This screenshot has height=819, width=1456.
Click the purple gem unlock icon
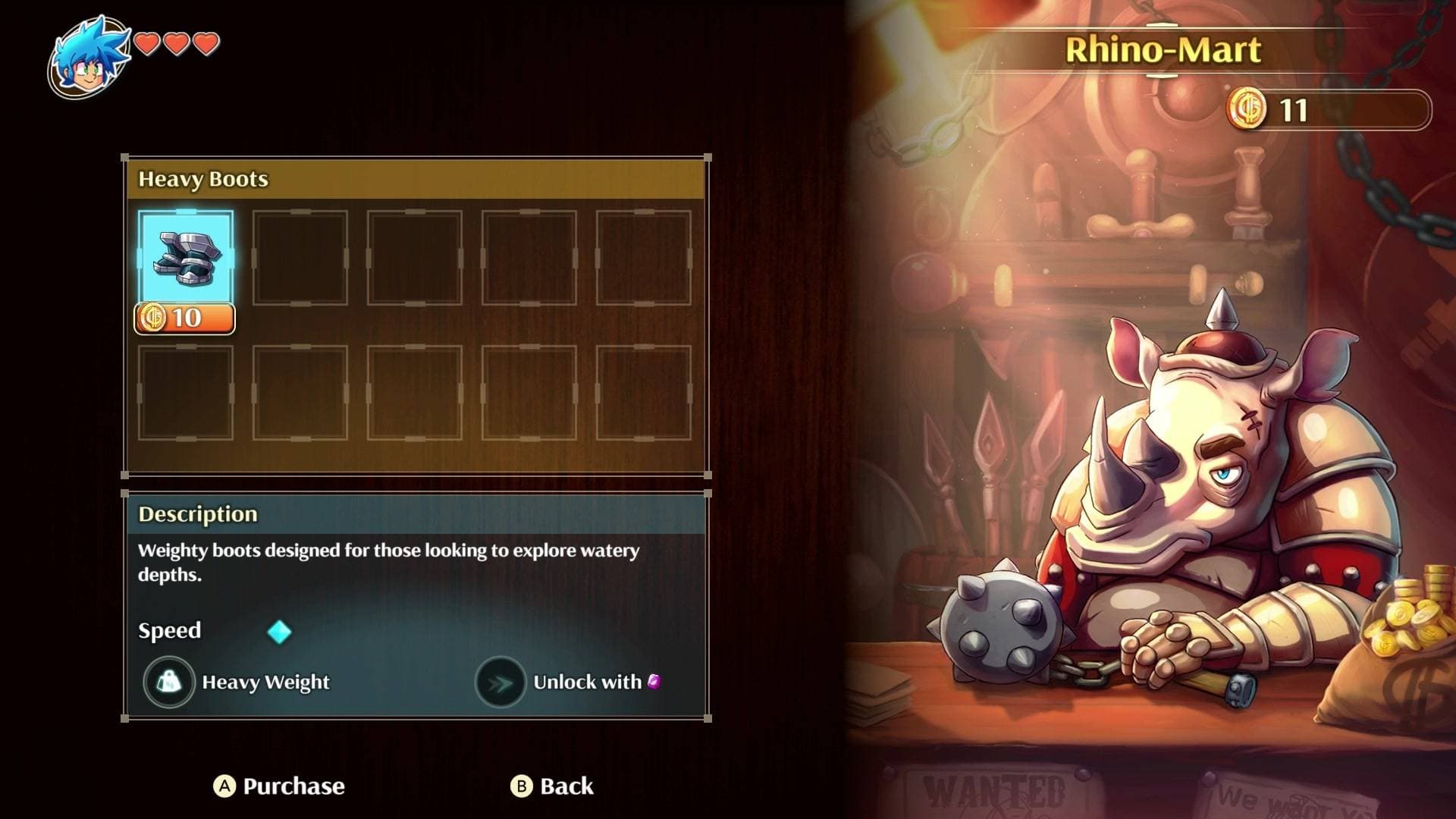654,681
